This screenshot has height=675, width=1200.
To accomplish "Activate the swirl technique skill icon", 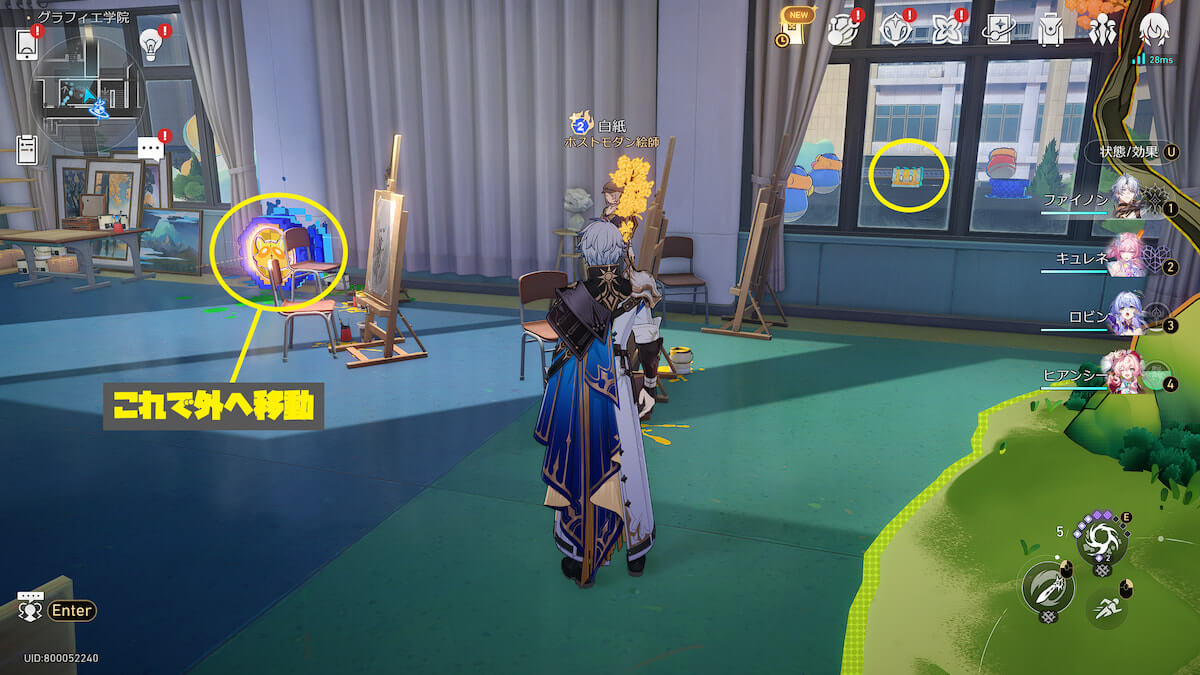I will click(x=1101, y=541).
